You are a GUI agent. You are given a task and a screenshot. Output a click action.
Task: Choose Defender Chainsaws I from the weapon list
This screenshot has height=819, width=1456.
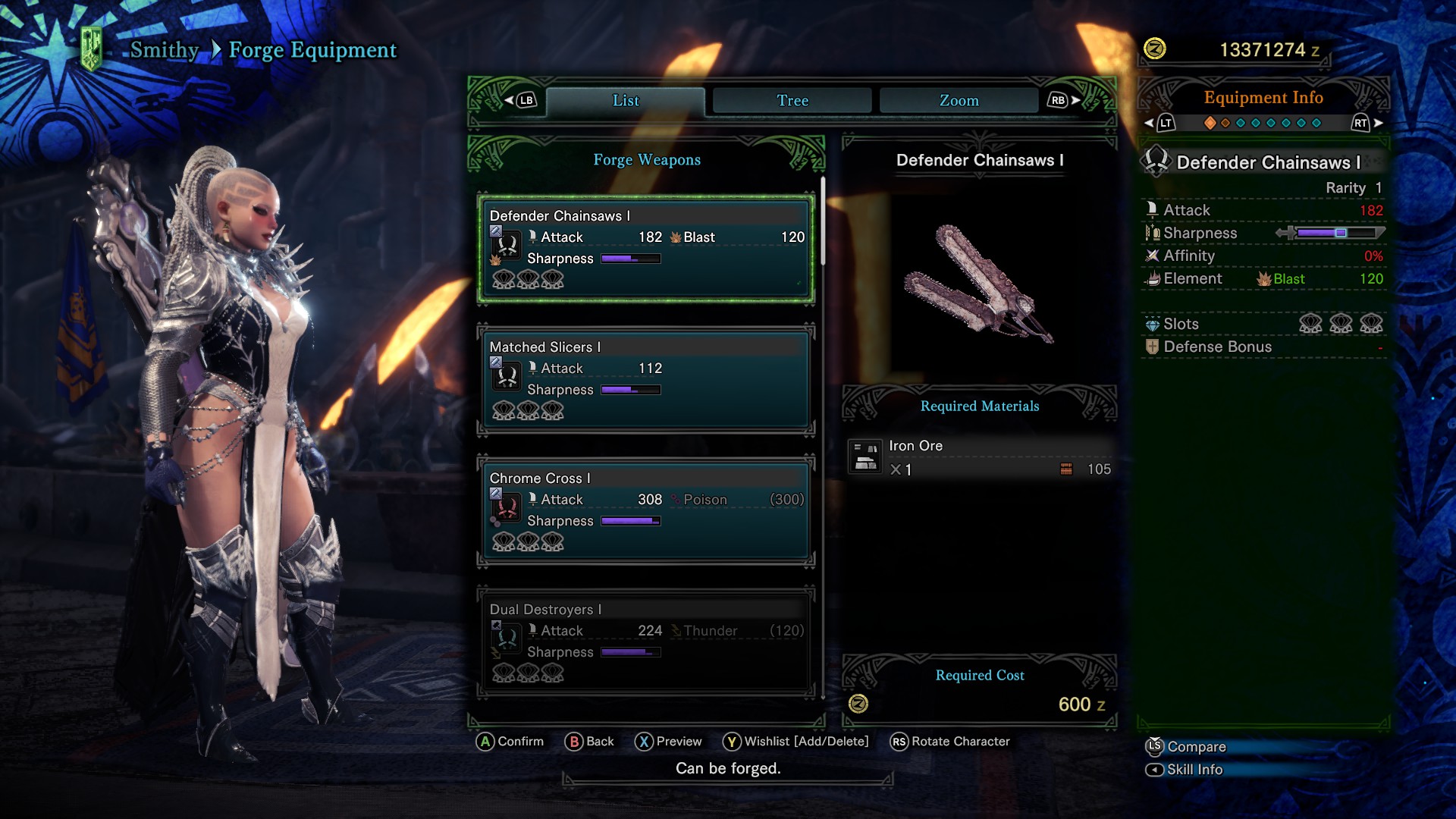point(646,249)
